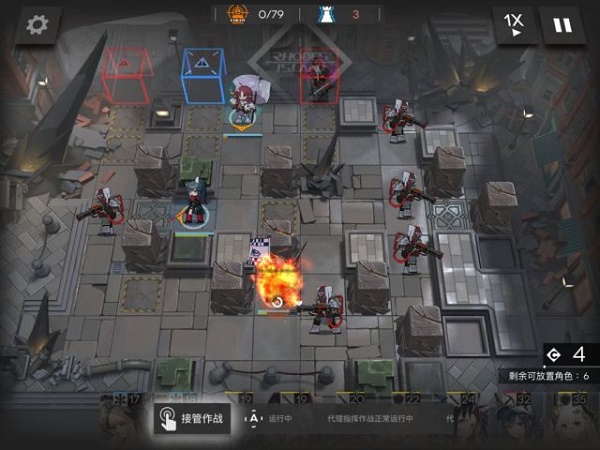
Task: Click the 接管作战 take over button
Action: pyautogui.click(x=193, y=419)
